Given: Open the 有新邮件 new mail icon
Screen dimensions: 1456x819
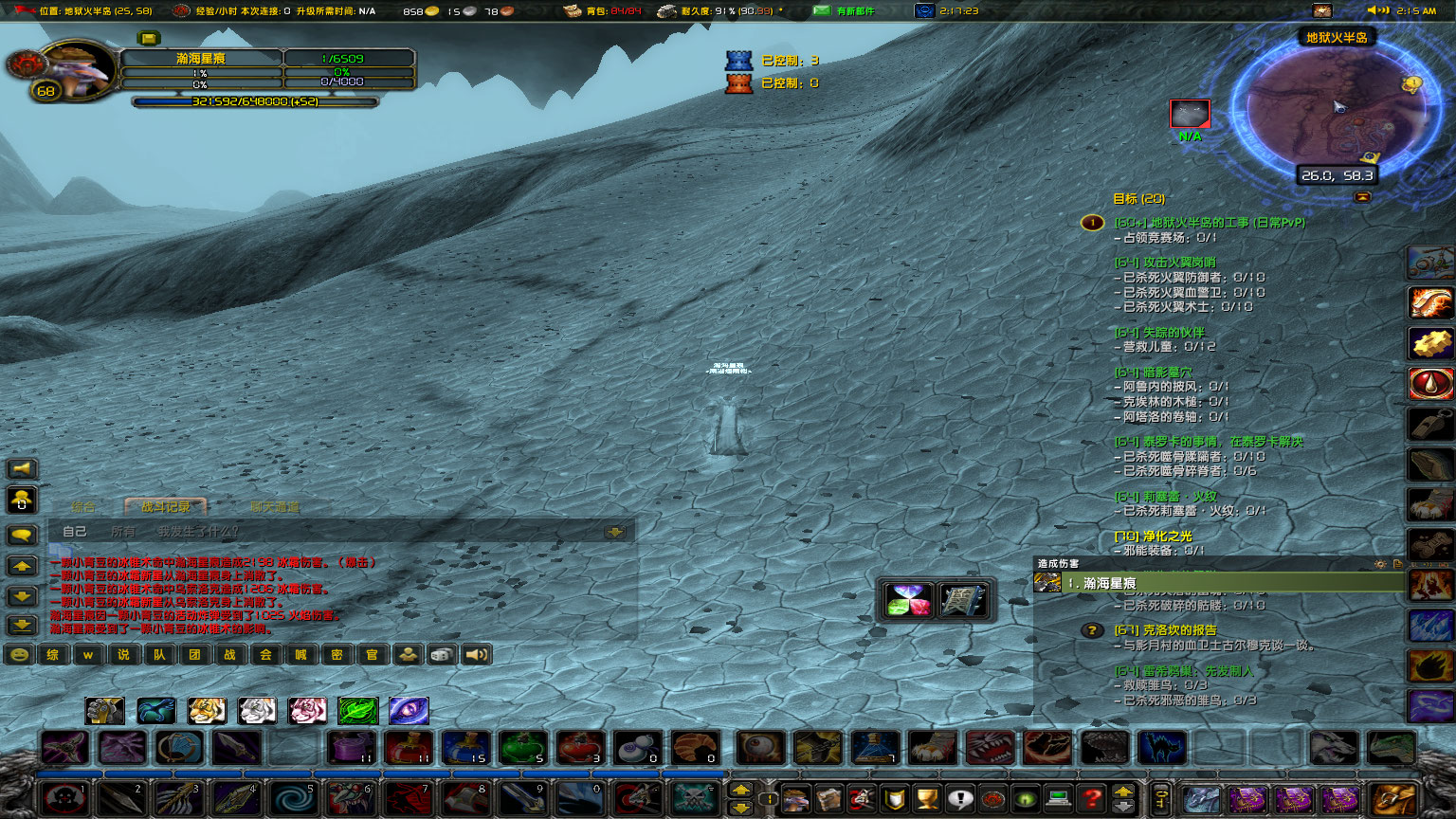Looking at the screenshot, I should (x=822, y=11).
